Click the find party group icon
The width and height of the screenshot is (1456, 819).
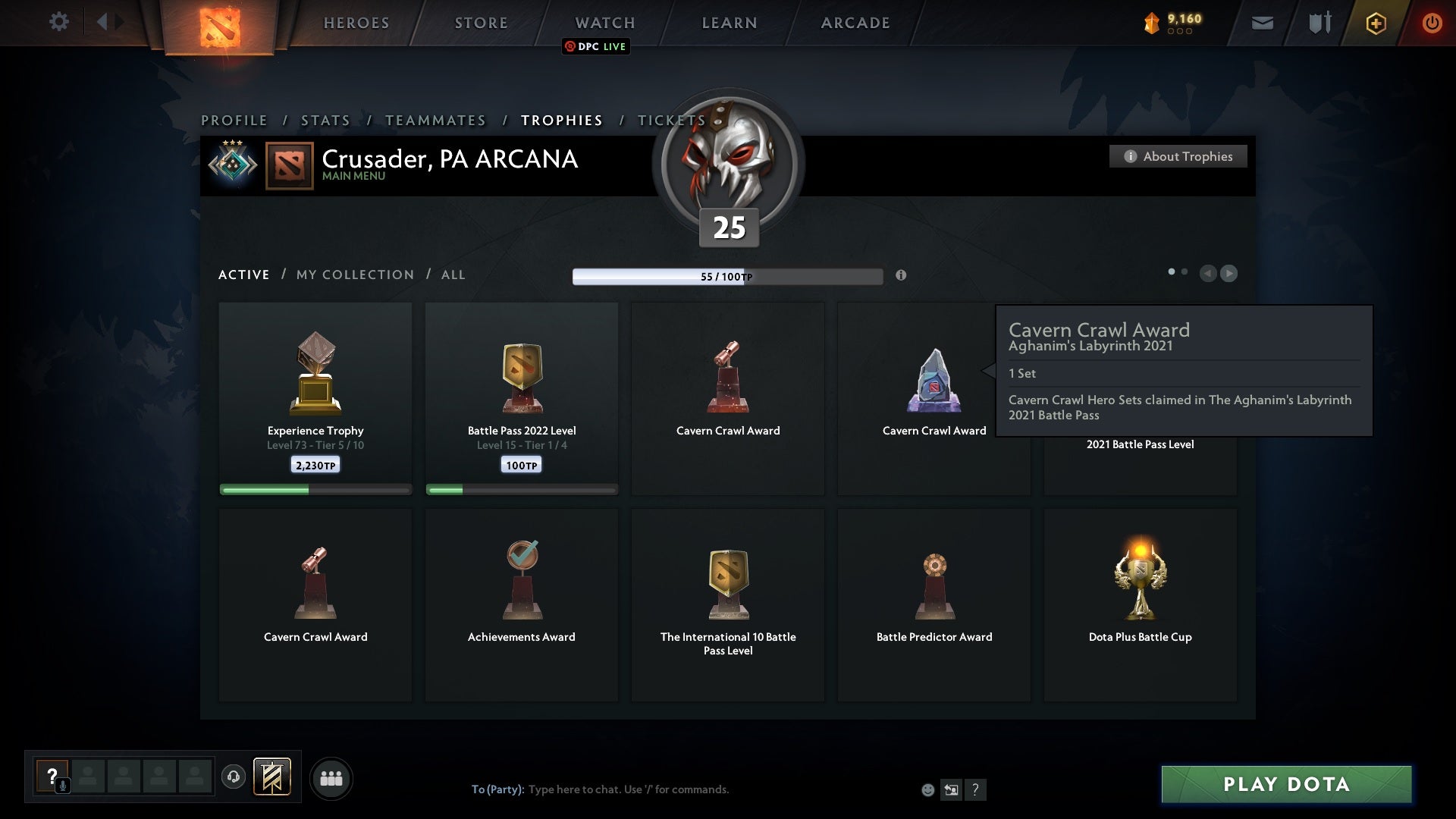pos(331,778)
